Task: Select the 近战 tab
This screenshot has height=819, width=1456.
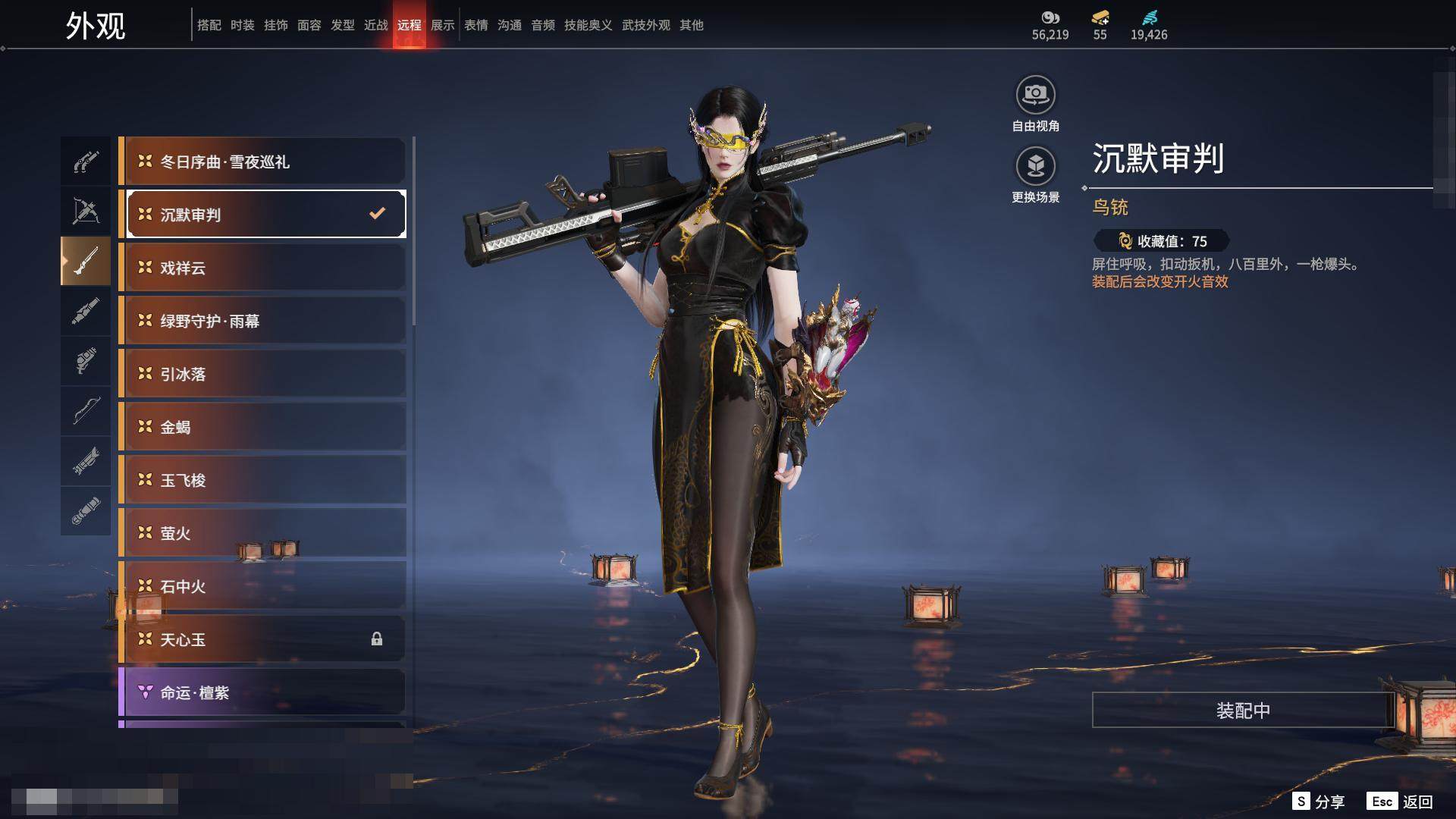Action: (x=376, y=26)
